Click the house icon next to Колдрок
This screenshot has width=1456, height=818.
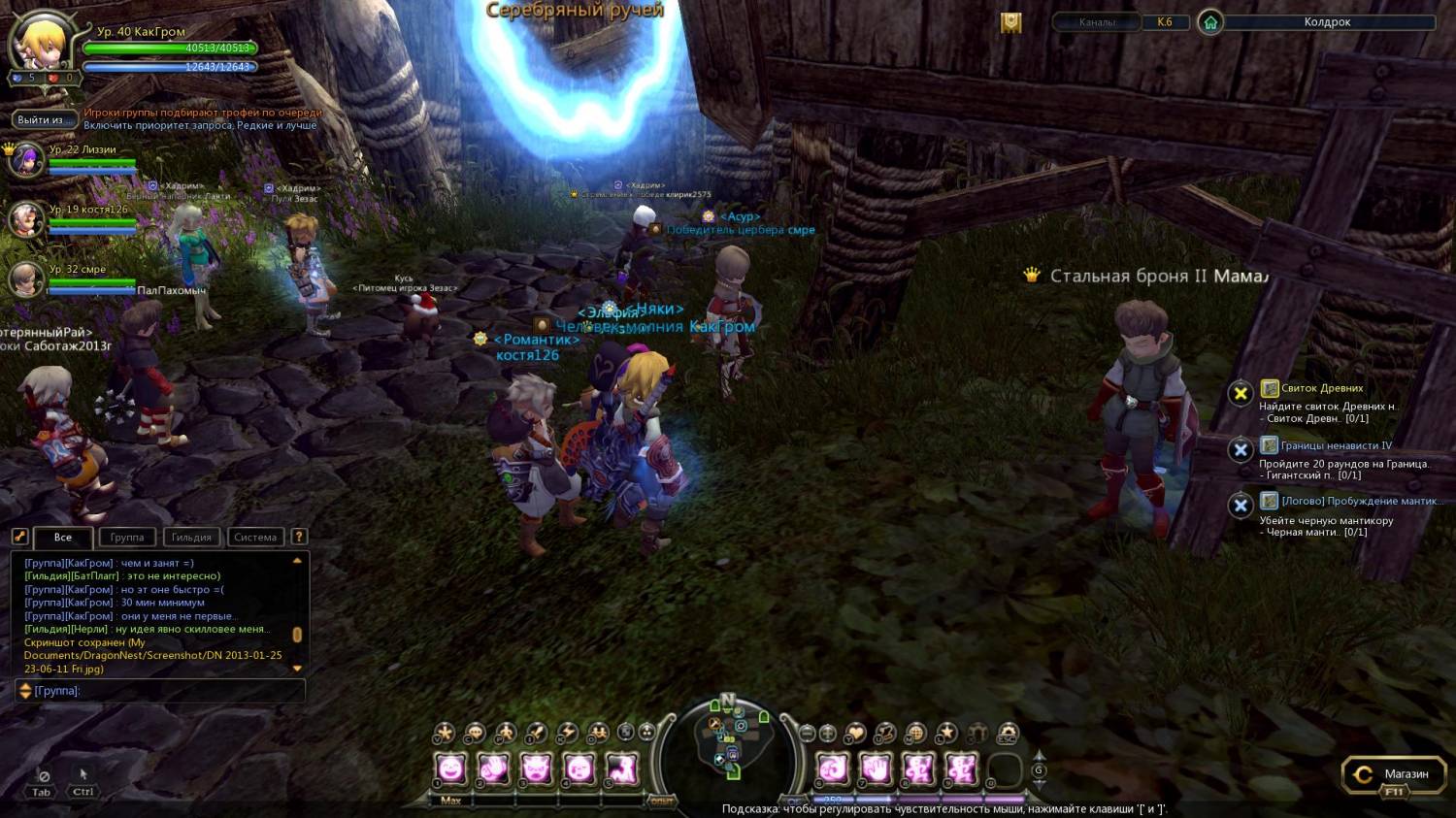[x=1209, y=21]
